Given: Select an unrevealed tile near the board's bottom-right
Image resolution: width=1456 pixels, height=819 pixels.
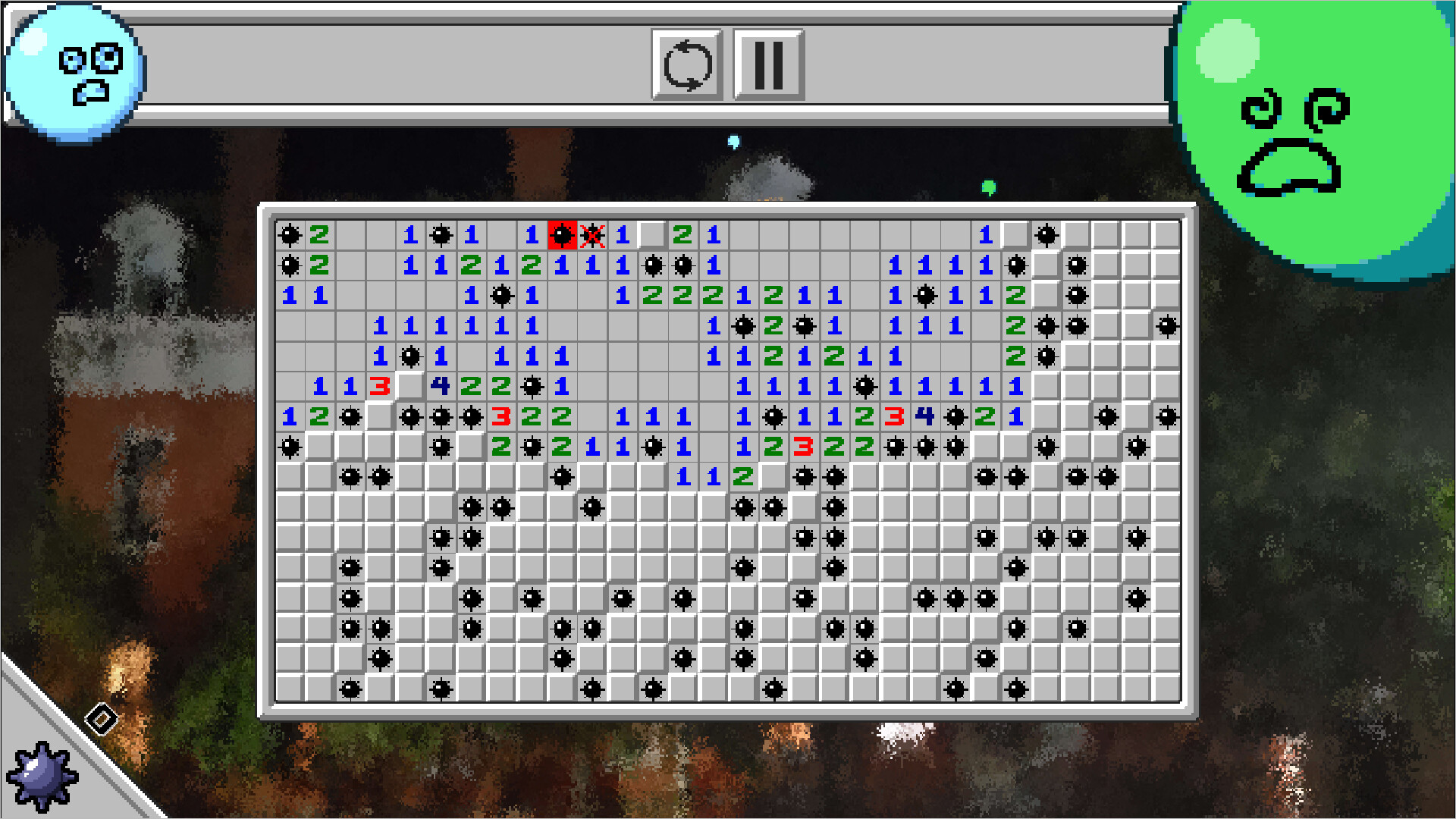Looking at the screenshot, I should tap(1137, 660).
